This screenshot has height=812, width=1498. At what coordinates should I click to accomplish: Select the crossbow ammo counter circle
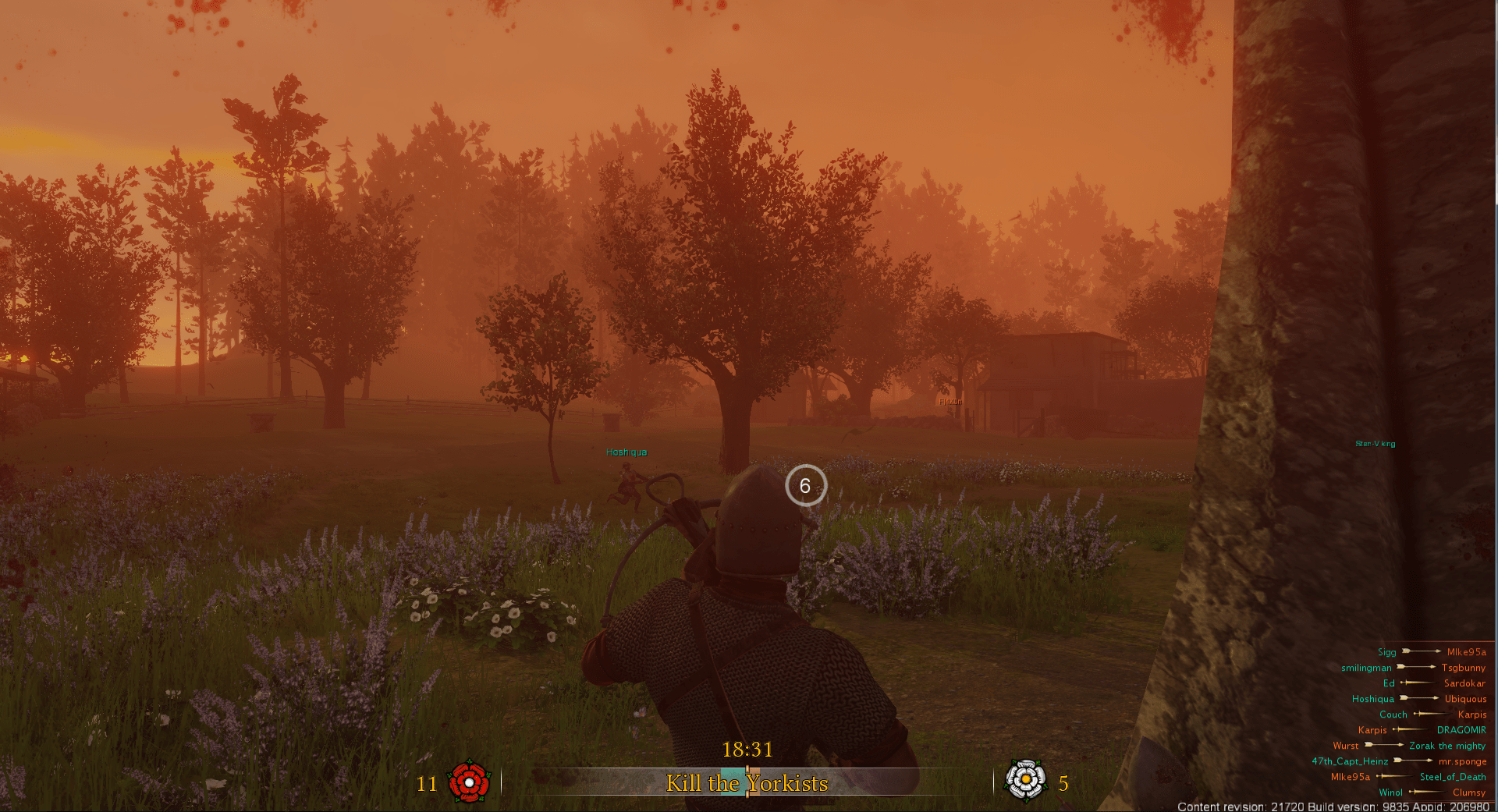click(x=807, y=486)
